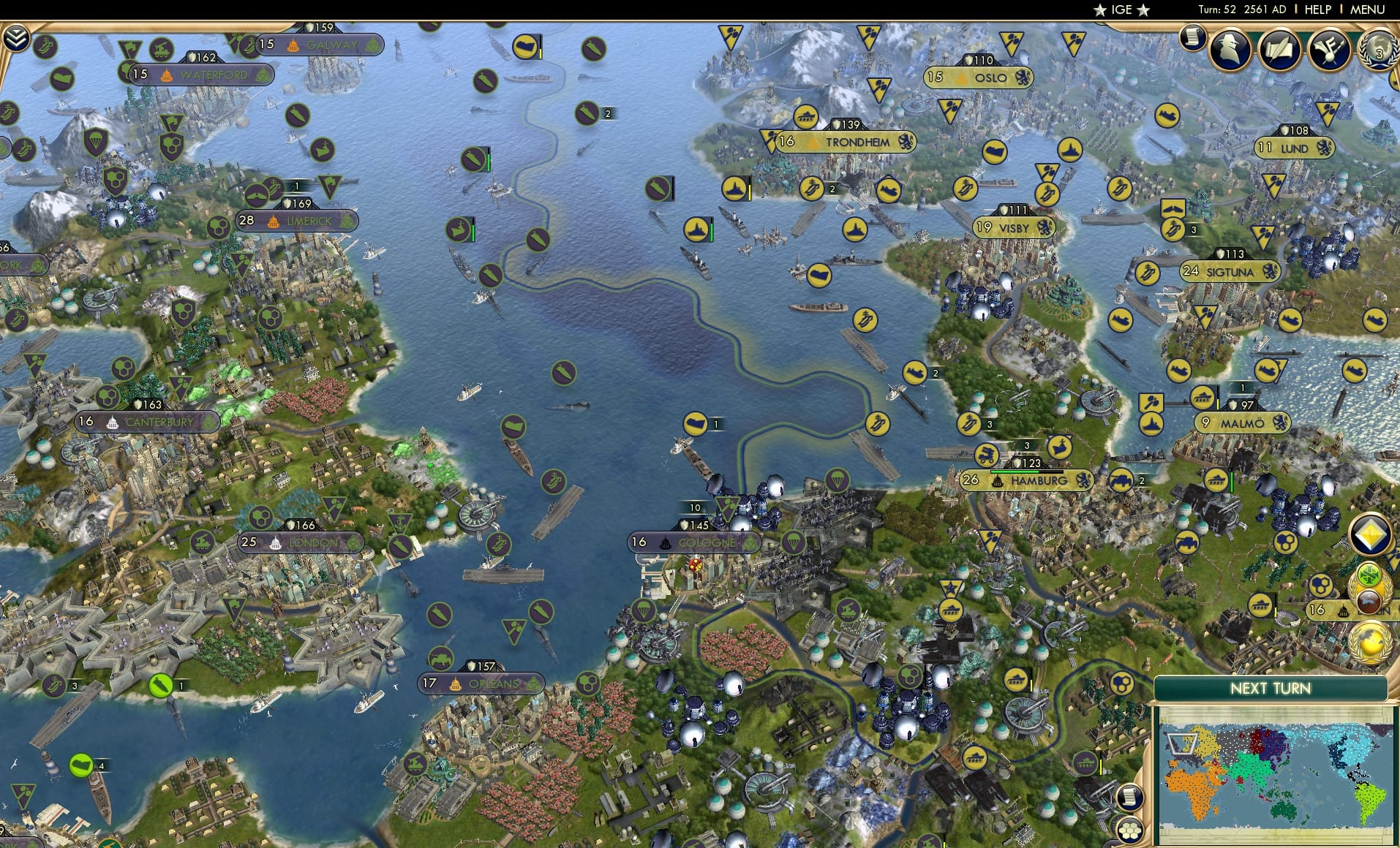Open HELP from the top bar
1400x848 pixels.
pos(1317,10)
